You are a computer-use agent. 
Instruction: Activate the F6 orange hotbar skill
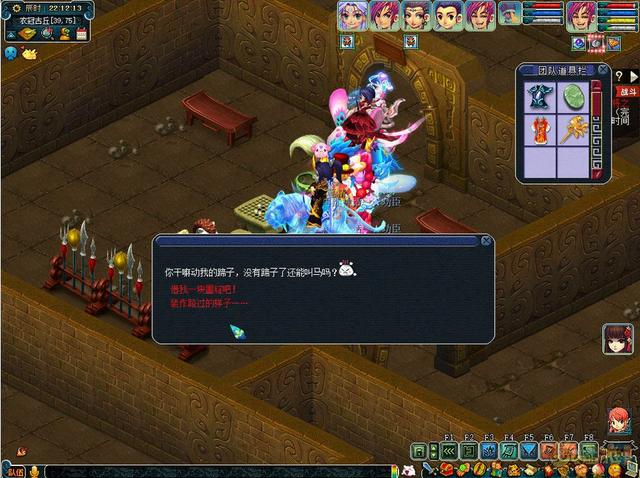point(548,451)
